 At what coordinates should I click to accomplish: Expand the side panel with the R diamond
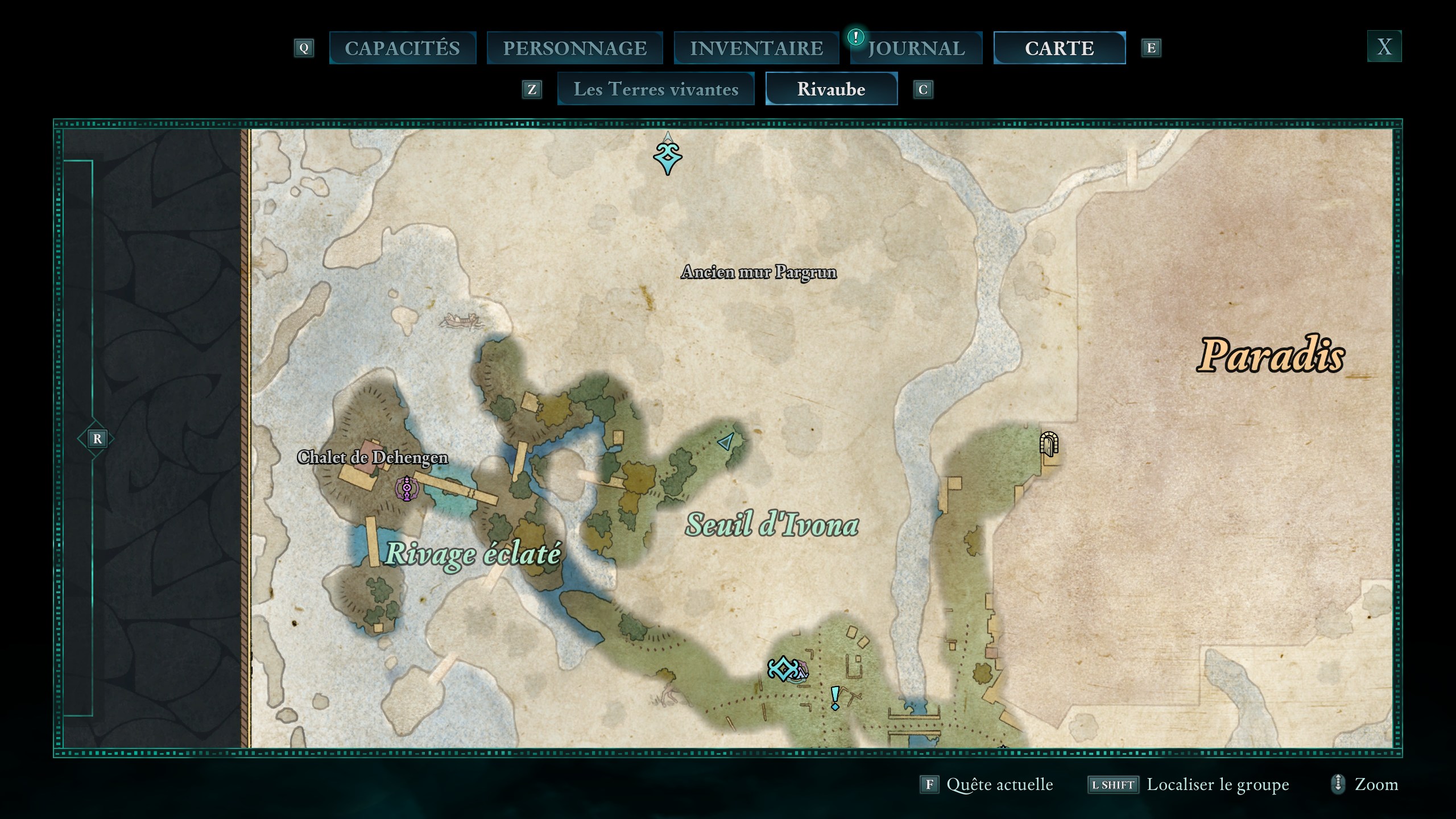(97, 439)
